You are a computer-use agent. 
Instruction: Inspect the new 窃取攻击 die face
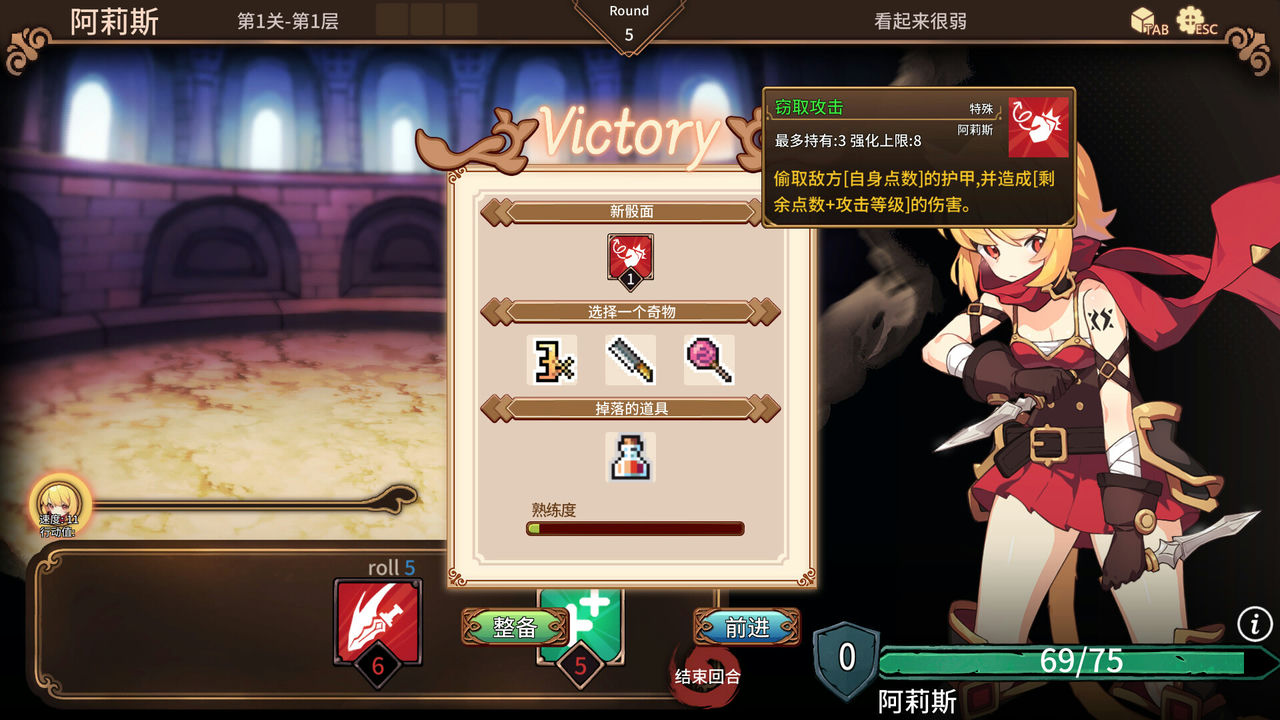pos(628,255)
